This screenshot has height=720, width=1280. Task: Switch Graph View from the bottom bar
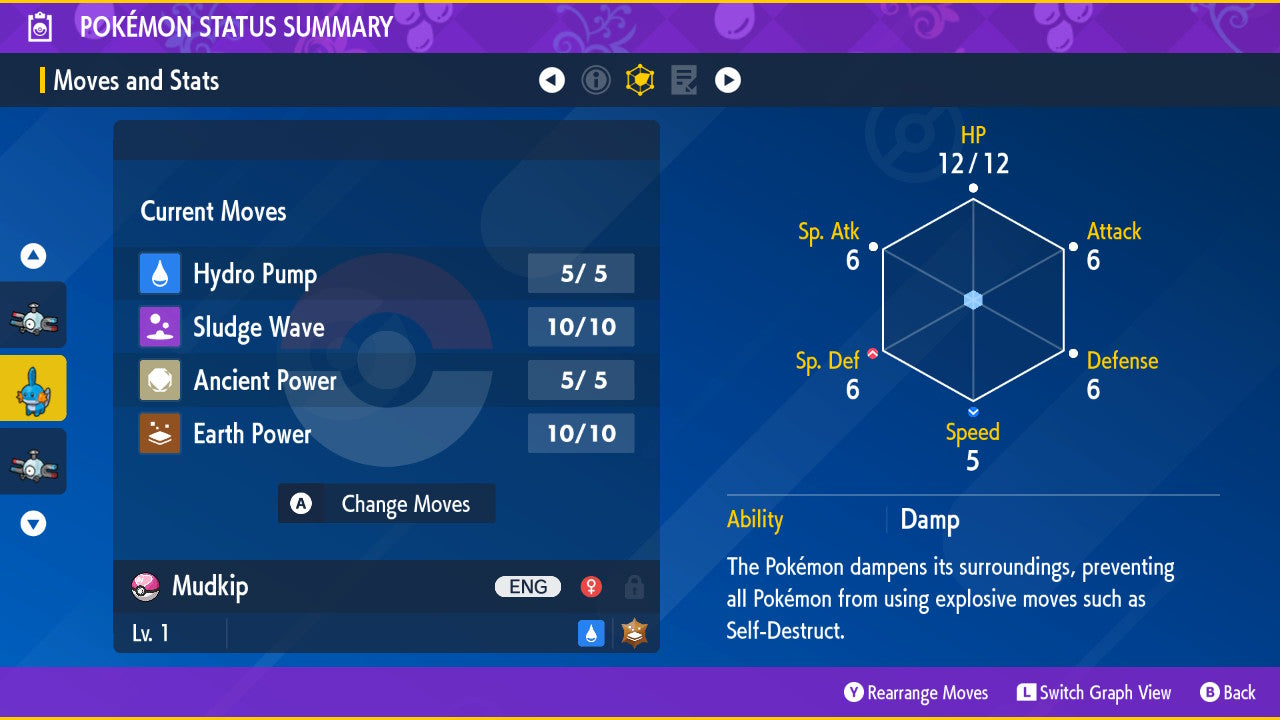1094,693
